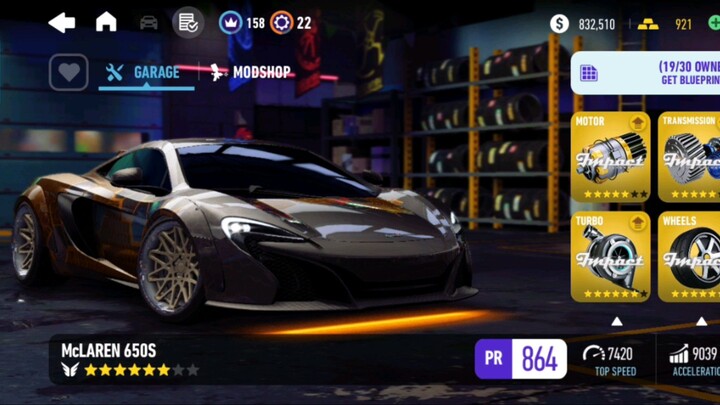Select the Wheels upgrade part
Image resolution: width=720 pixels, height=405 pixels.
(x=692, y=256)
